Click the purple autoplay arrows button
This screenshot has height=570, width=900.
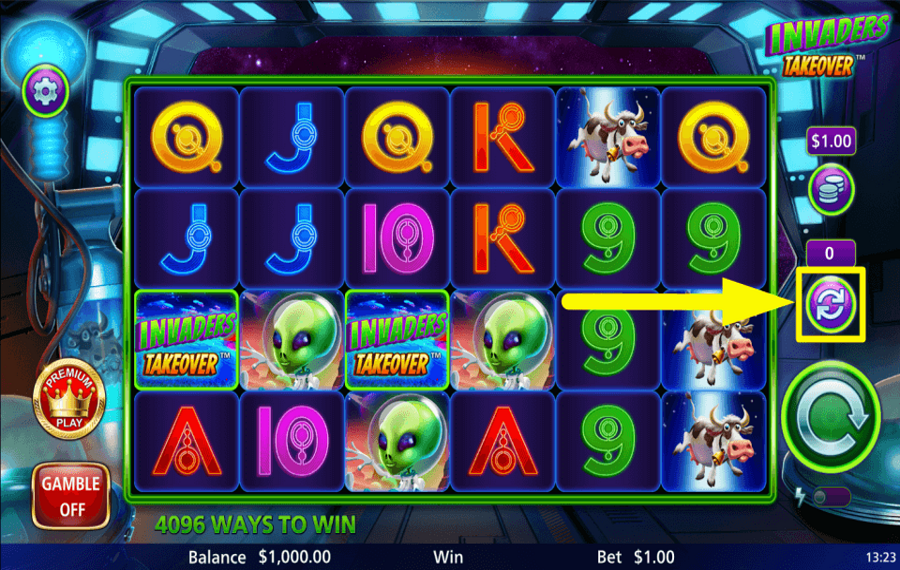[x=830, y=304]
